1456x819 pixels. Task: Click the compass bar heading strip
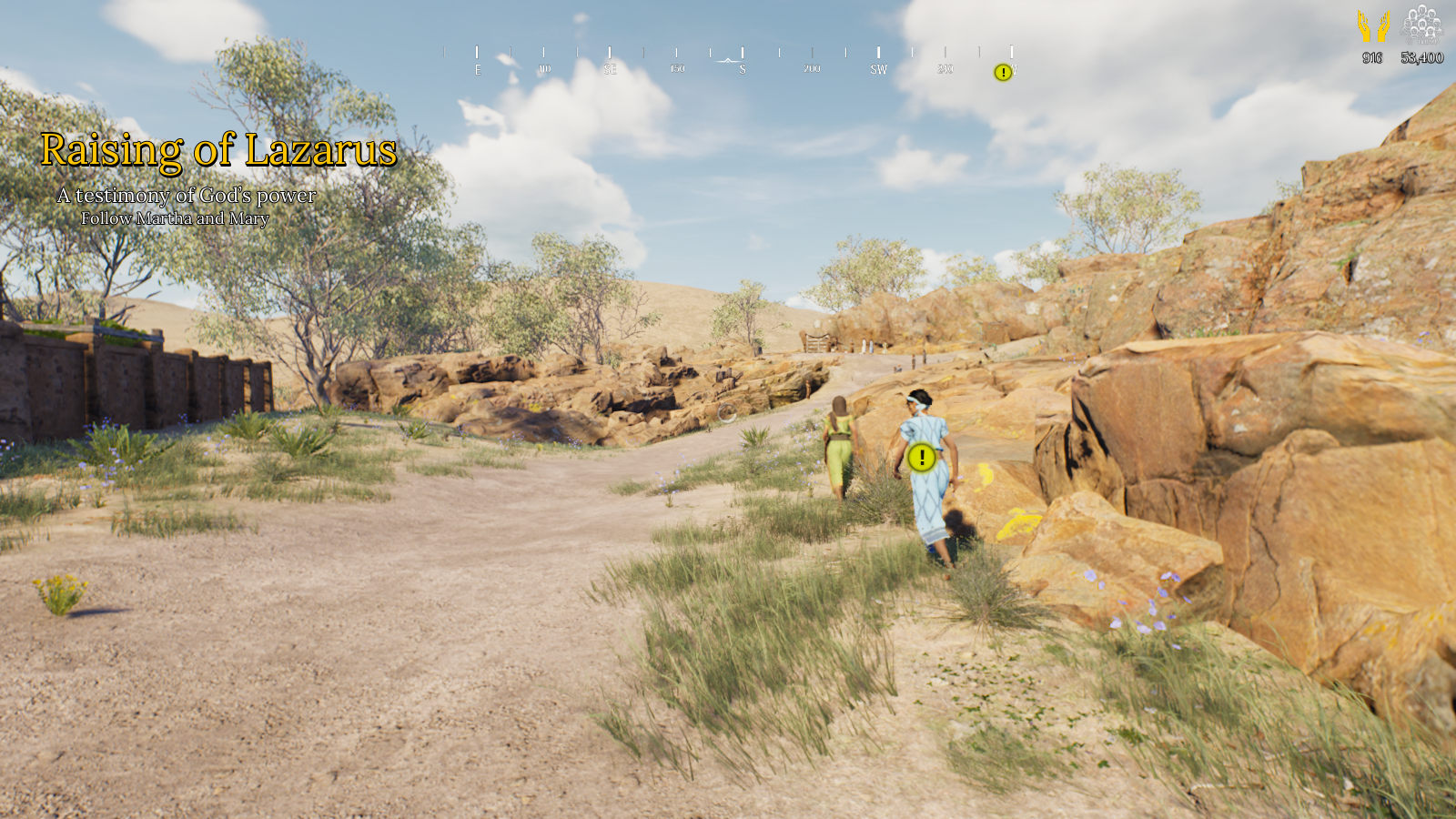click(728, 60)
